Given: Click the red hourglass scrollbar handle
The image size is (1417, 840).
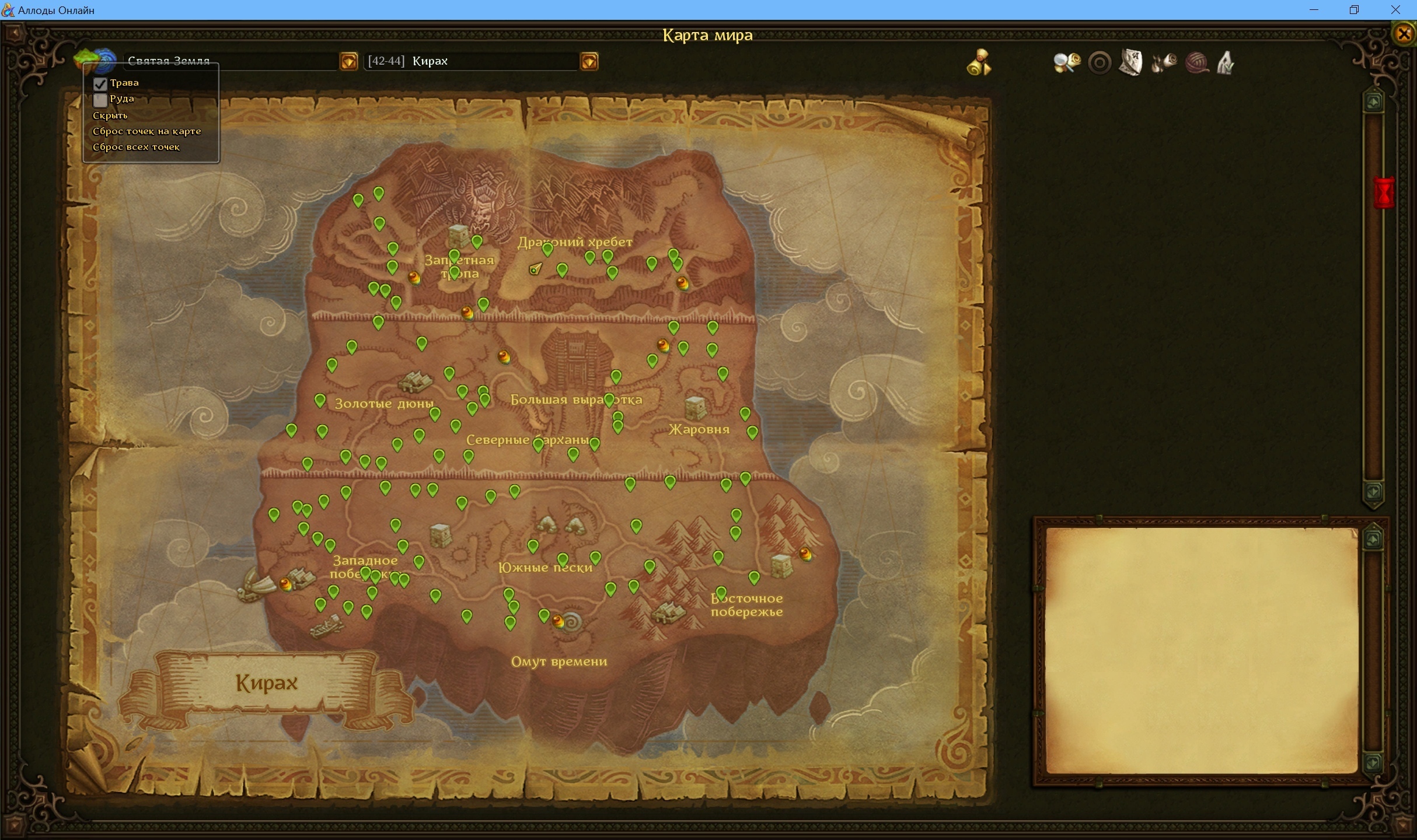Looking at the screenshot, I should tap(1384, 193).
